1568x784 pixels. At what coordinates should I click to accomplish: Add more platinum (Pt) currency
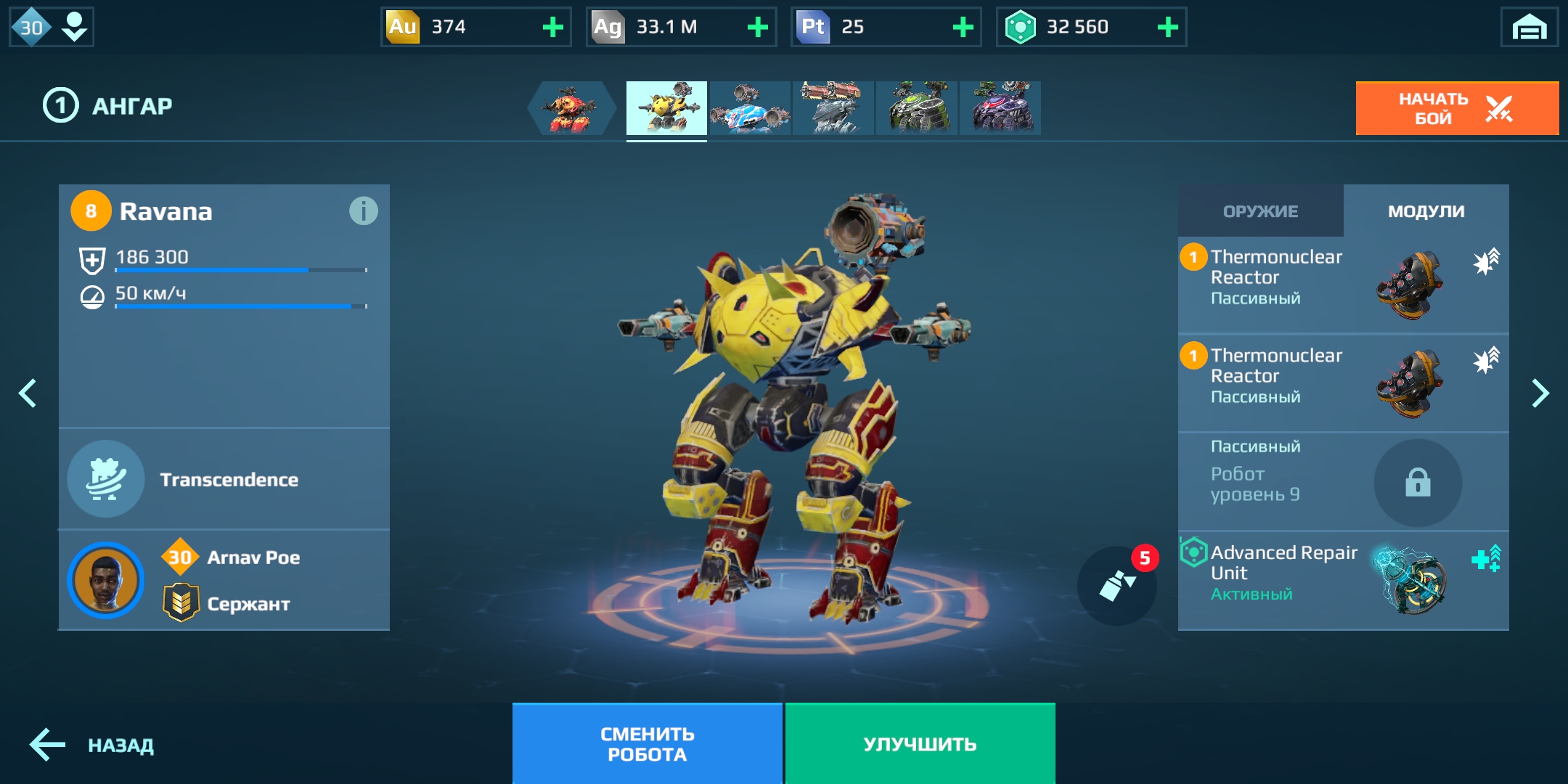pos(963,28)
